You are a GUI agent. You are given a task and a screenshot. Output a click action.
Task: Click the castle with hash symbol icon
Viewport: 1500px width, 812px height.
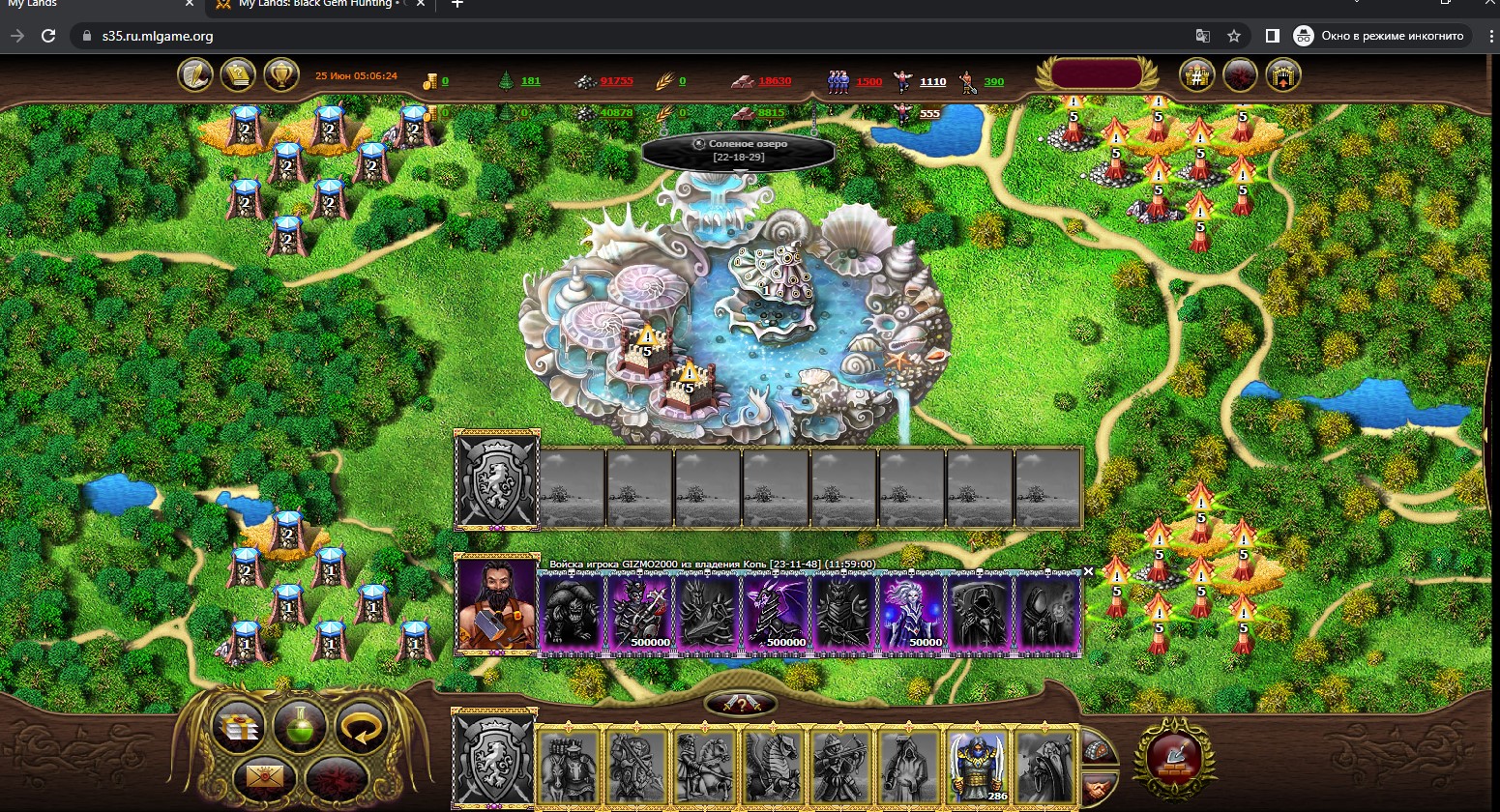click(1197, 74)
